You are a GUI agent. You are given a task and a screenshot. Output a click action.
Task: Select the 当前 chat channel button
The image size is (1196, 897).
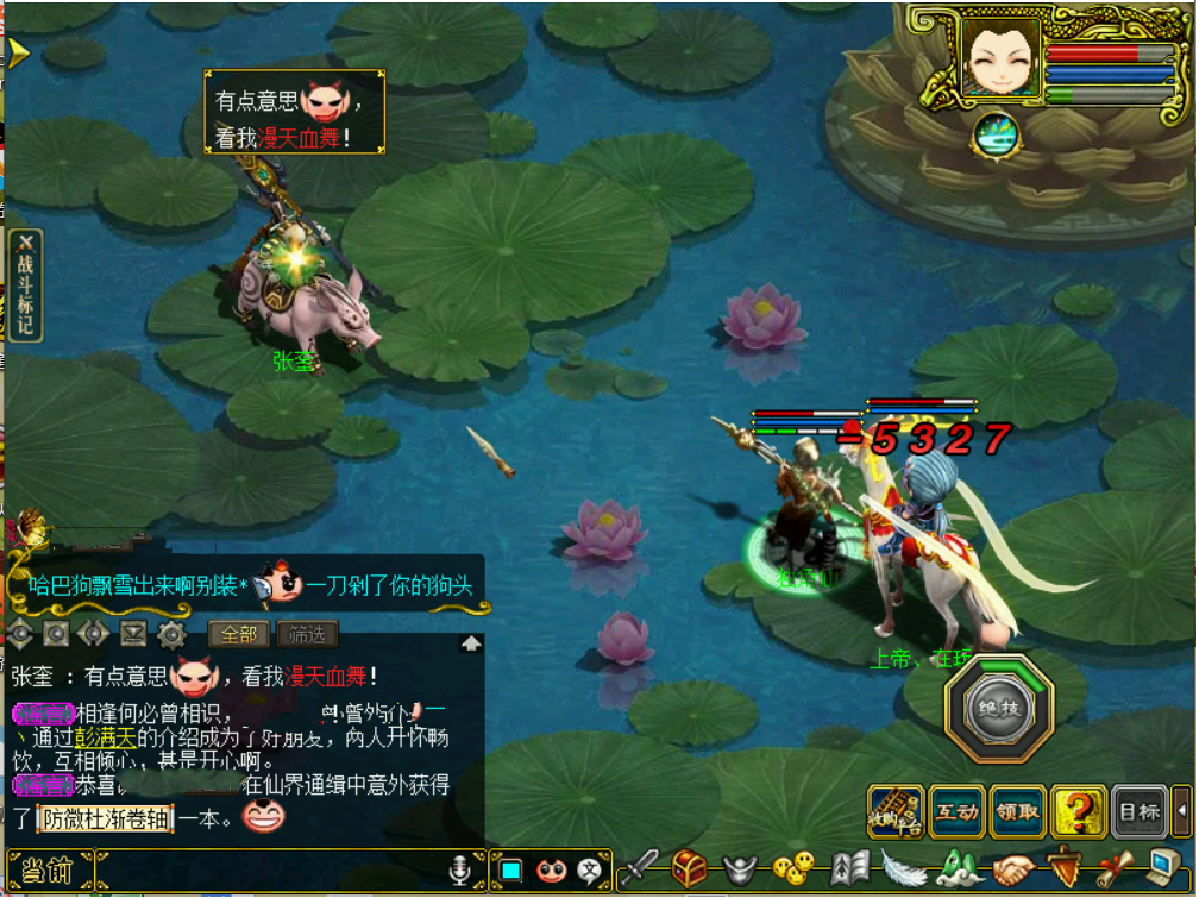click(49, 871)
